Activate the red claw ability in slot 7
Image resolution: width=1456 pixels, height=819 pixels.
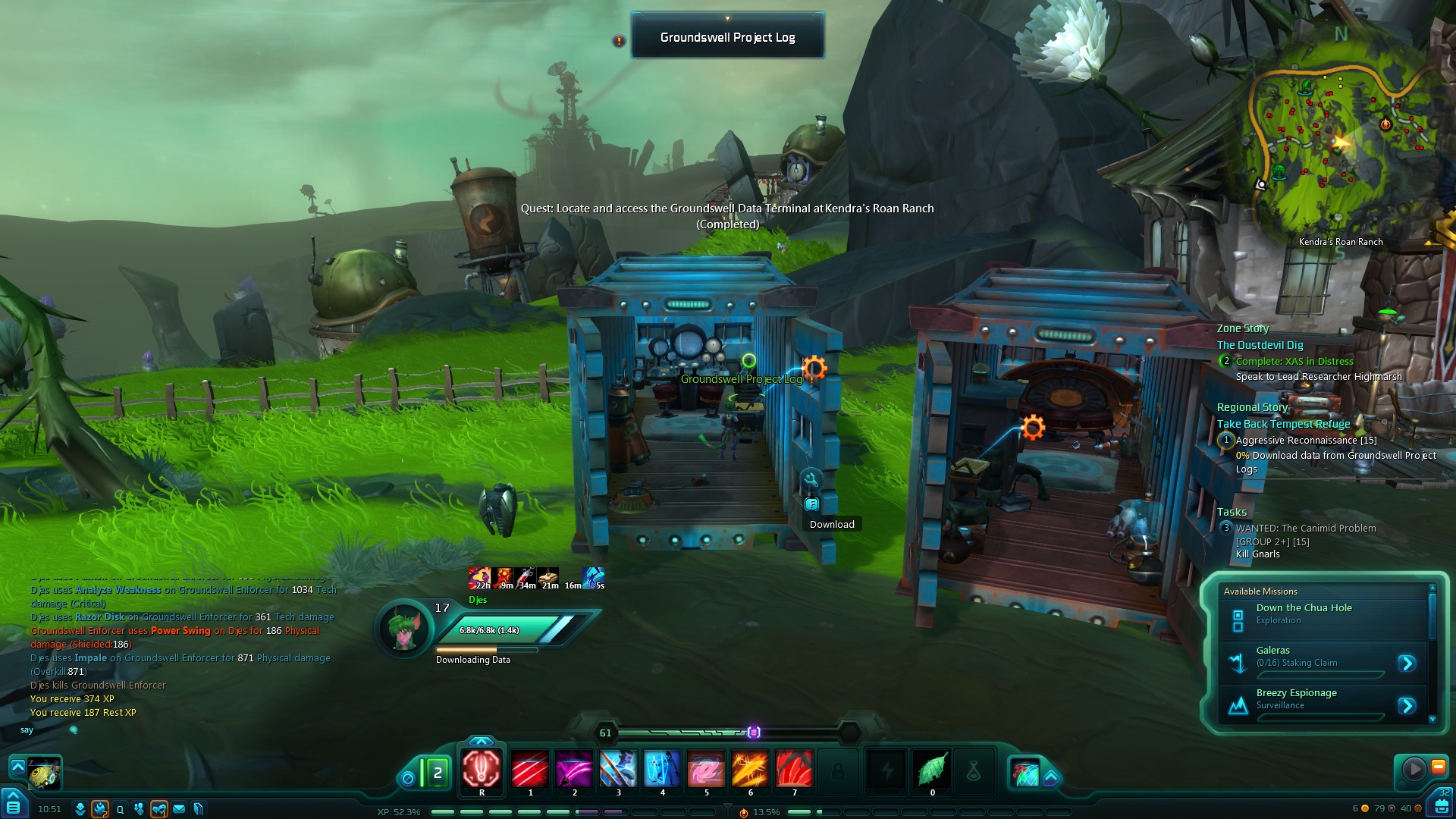(x=794, y=769)
